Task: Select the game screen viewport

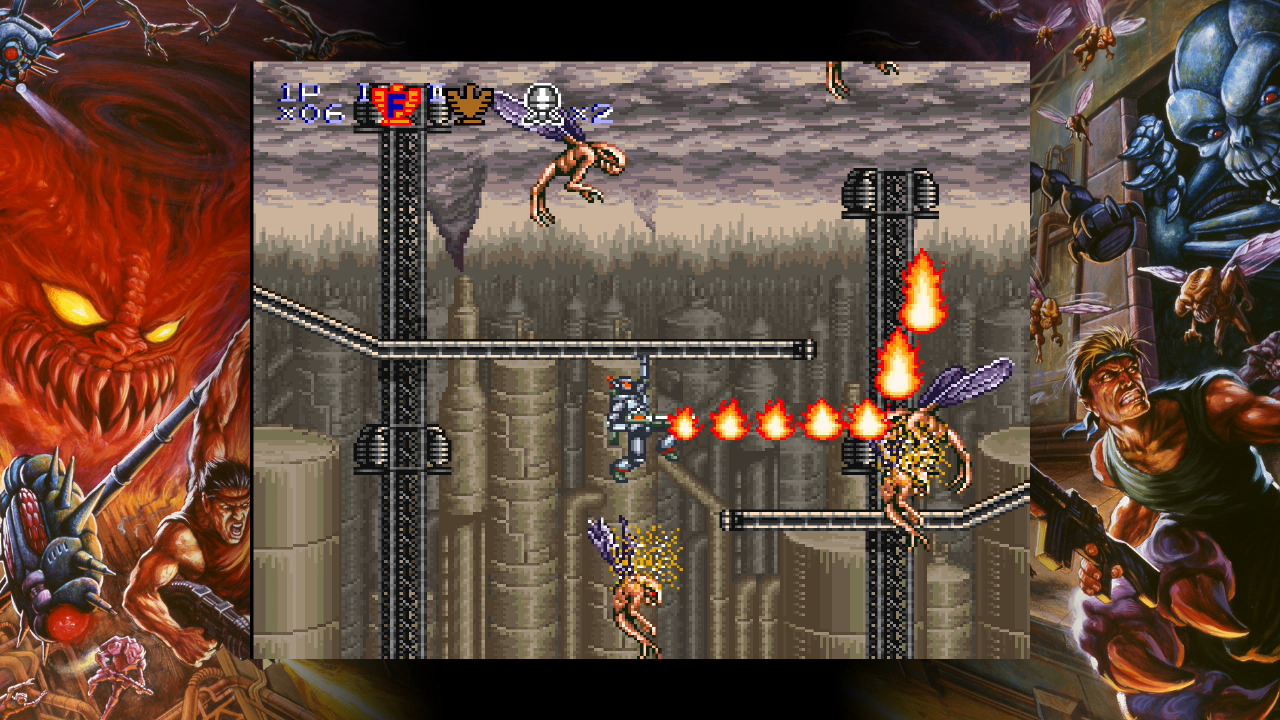Action: (640, 360)
